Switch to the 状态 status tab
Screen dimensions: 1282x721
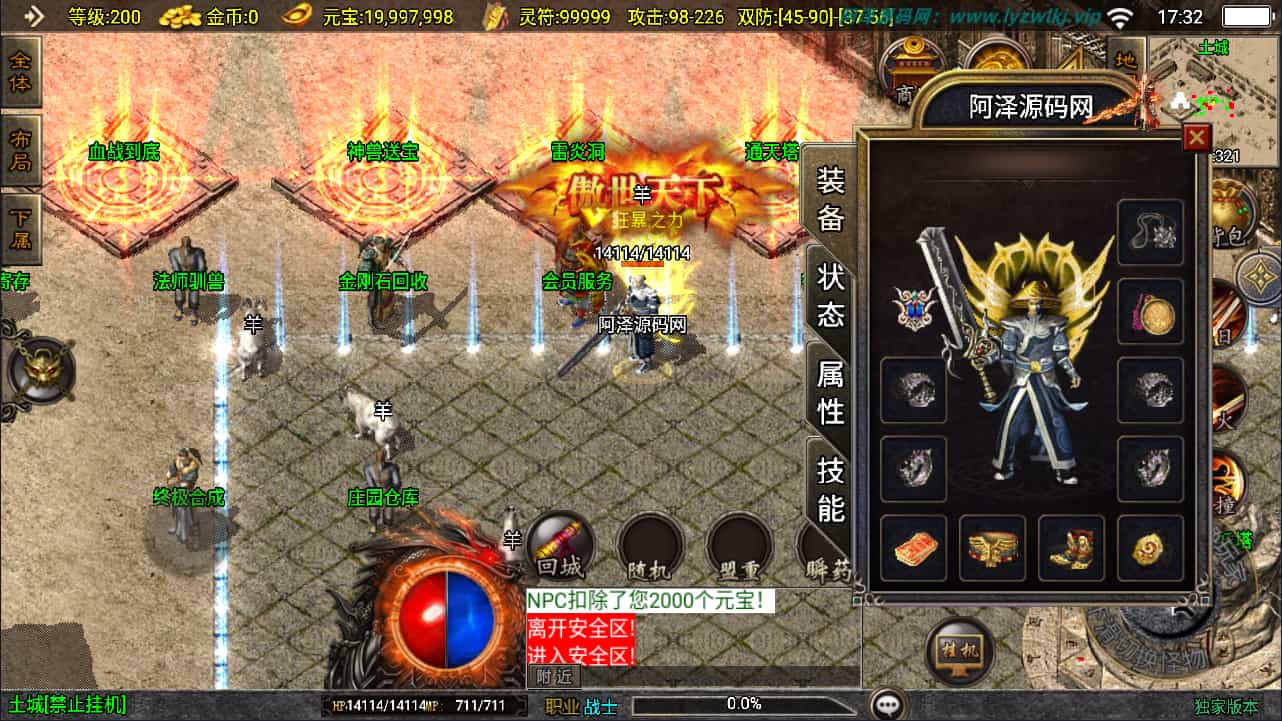(831, 296)
